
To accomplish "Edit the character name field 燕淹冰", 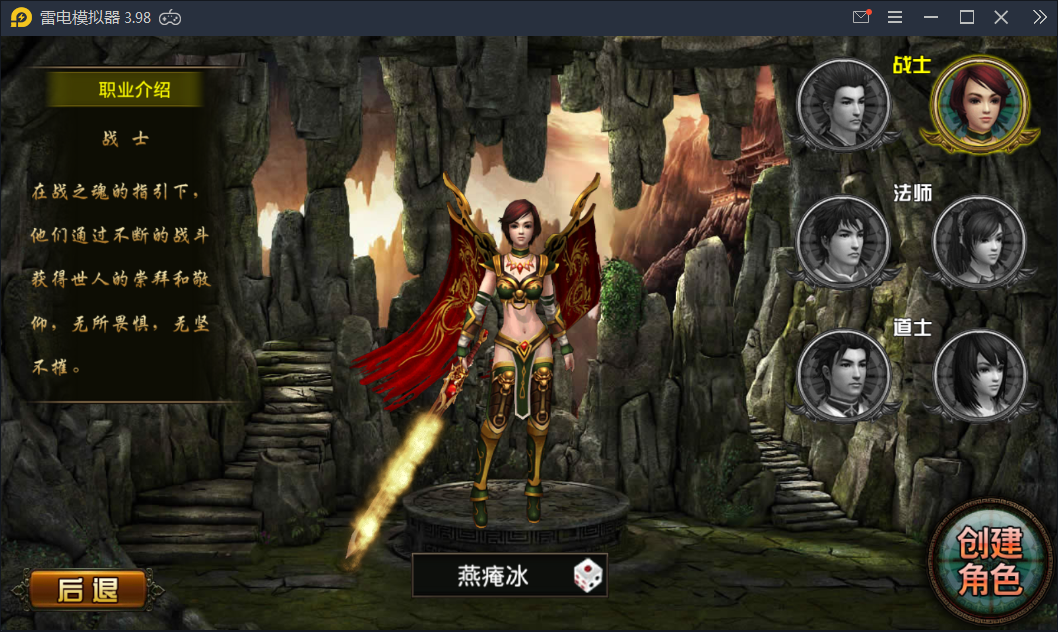I will [x=493, y=575].
